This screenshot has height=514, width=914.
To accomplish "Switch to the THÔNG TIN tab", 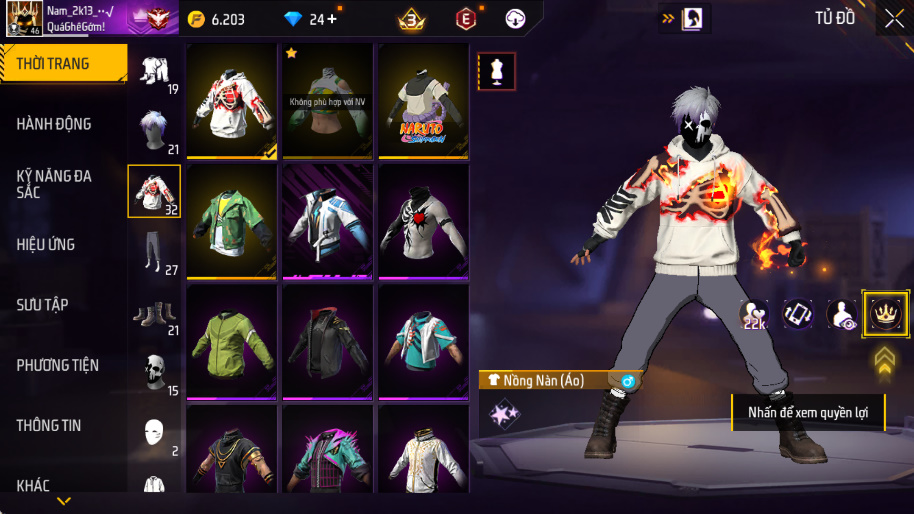I will [x=49, y=425].
